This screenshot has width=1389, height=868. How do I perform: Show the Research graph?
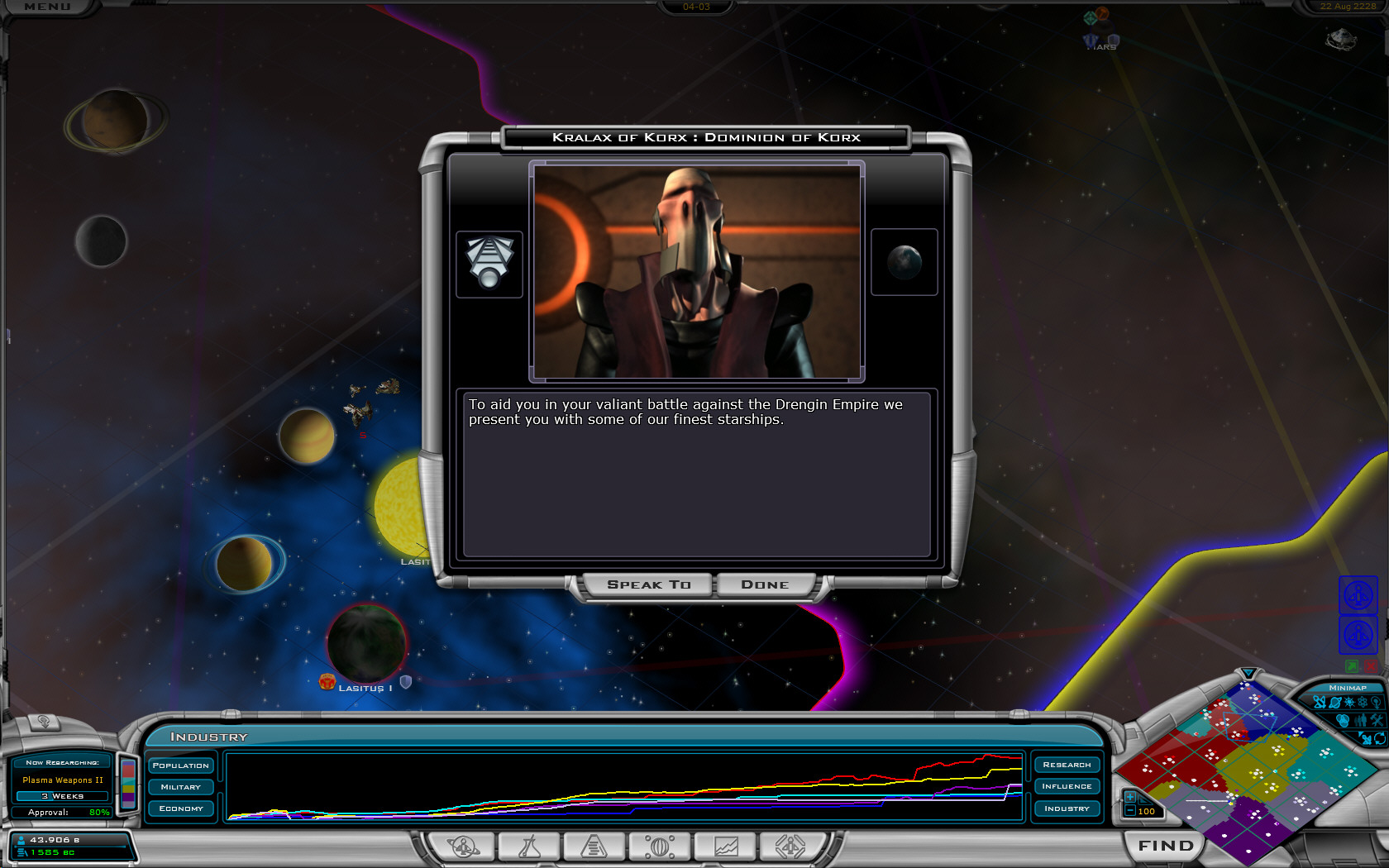[x=1067, y=765]
